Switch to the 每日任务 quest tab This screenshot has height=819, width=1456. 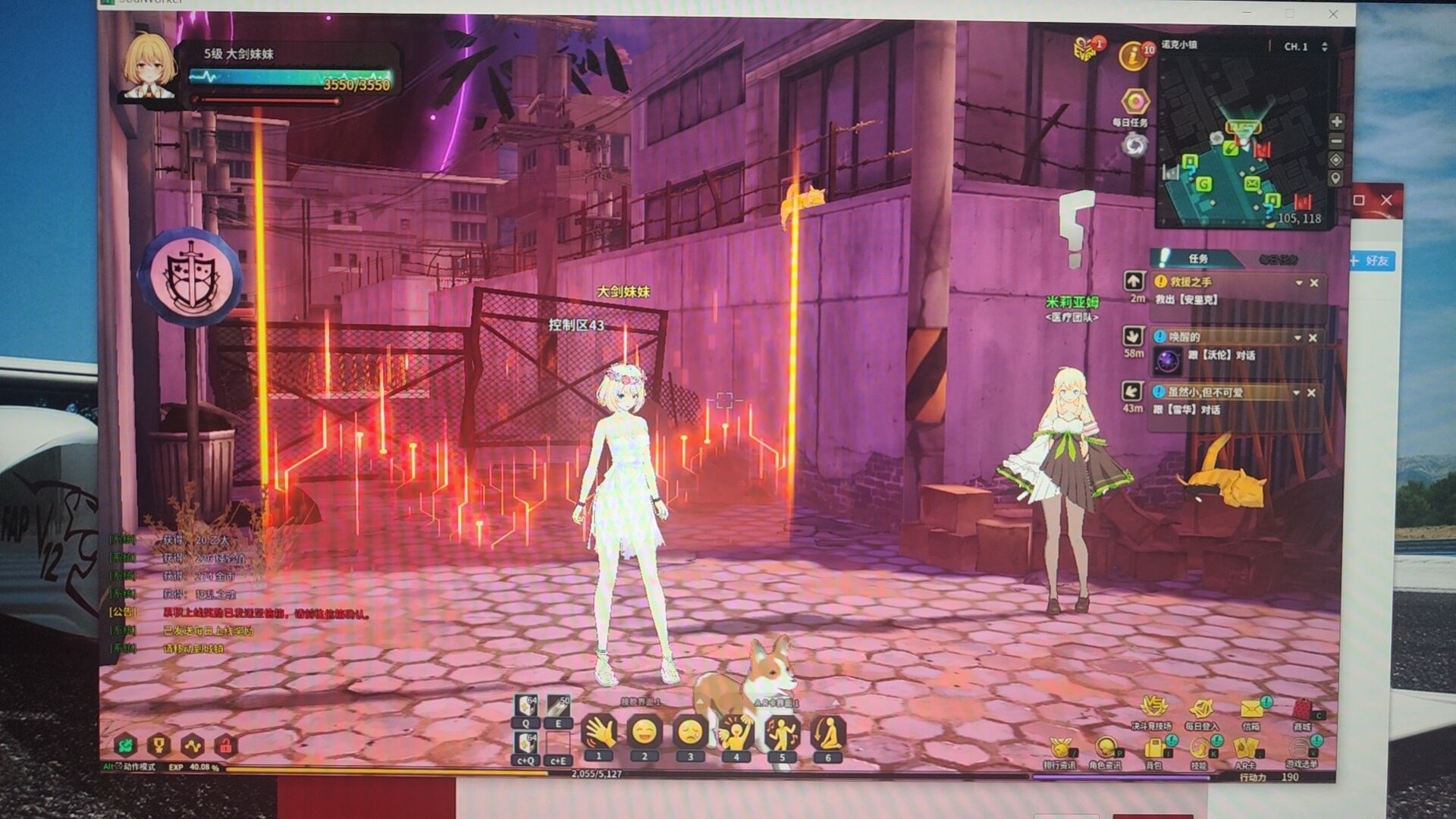pyautogui.click(x=1279, y=259)
